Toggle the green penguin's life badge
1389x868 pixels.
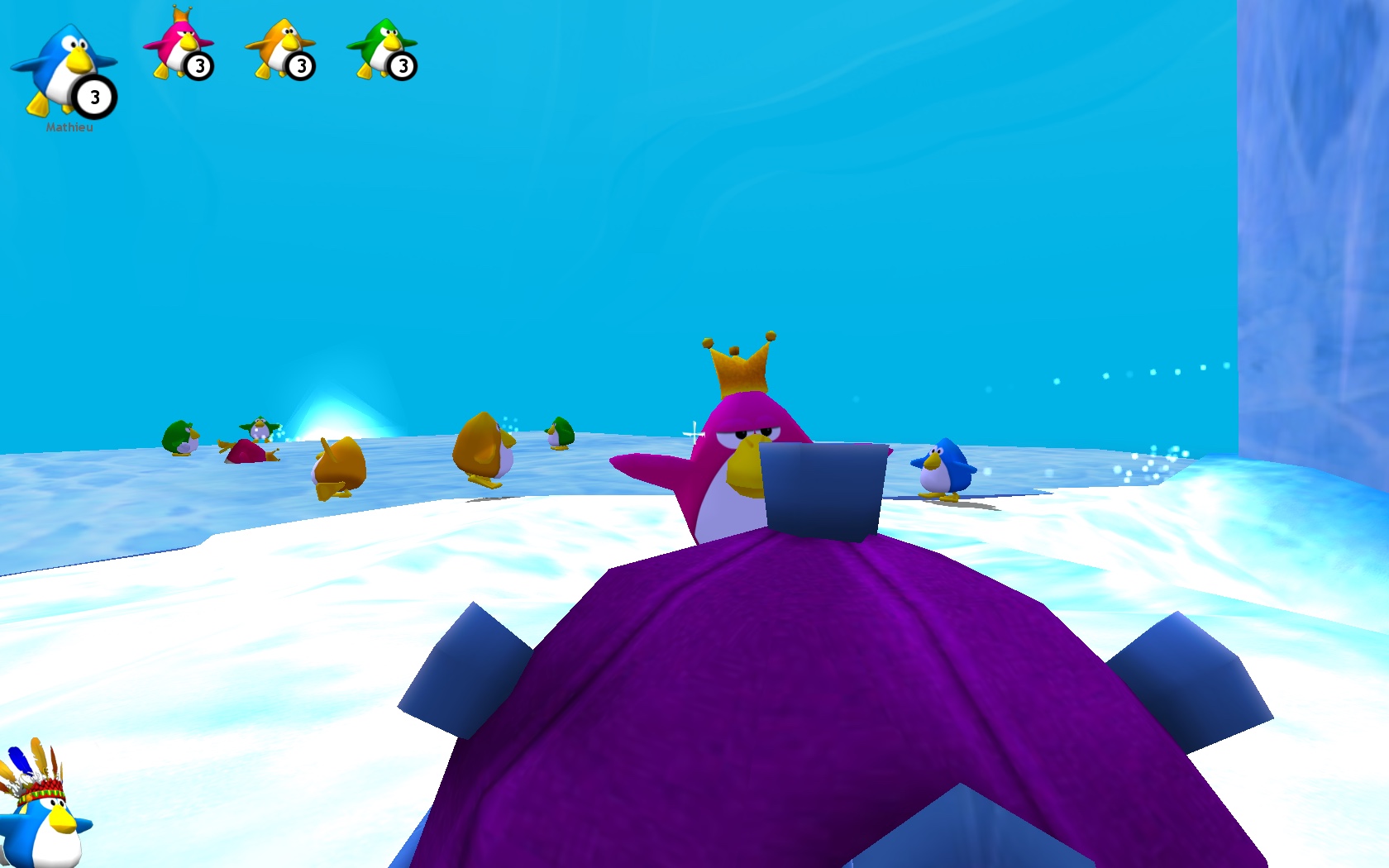403,65
